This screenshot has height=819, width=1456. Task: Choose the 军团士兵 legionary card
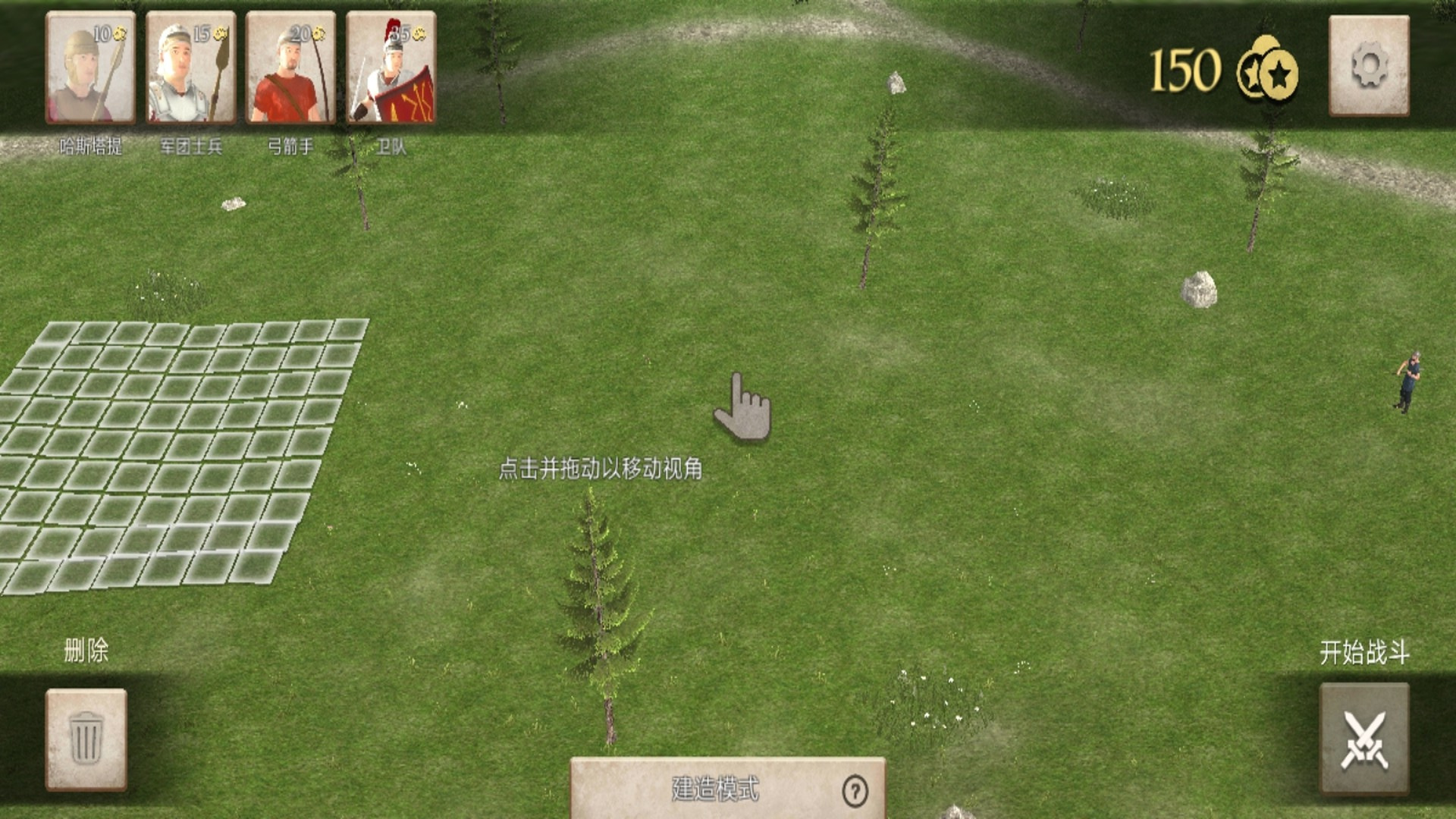(x=190, y=68)
